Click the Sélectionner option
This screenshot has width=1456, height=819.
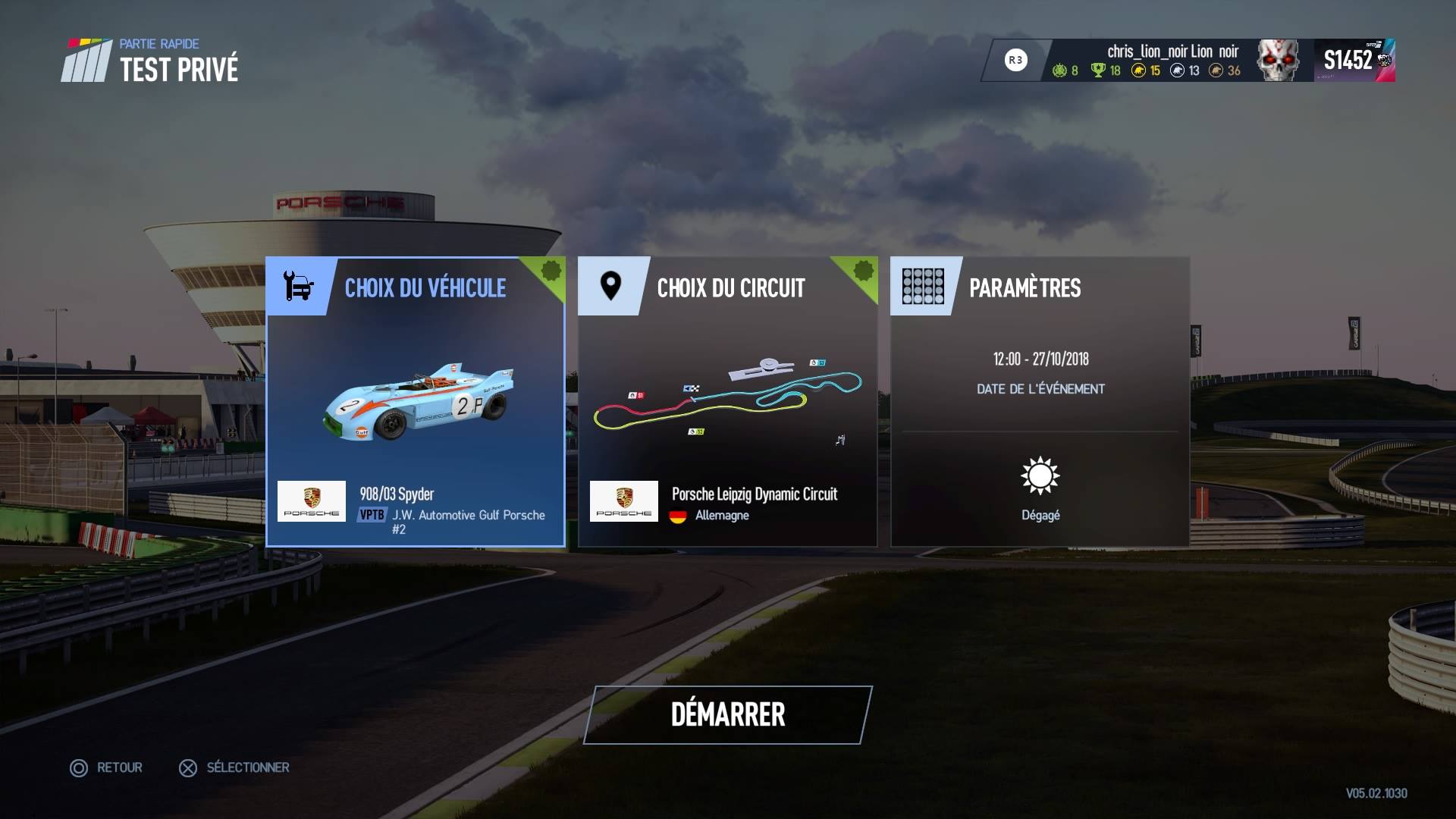tap(234, 767)
